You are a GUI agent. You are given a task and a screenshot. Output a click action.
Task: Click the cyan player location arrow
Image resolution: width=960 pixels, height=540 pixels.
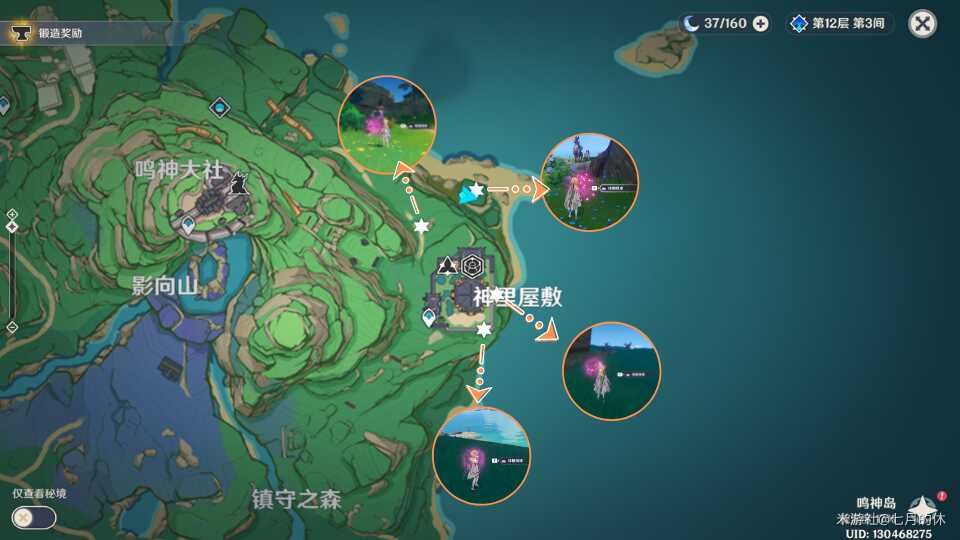point(466,195)
